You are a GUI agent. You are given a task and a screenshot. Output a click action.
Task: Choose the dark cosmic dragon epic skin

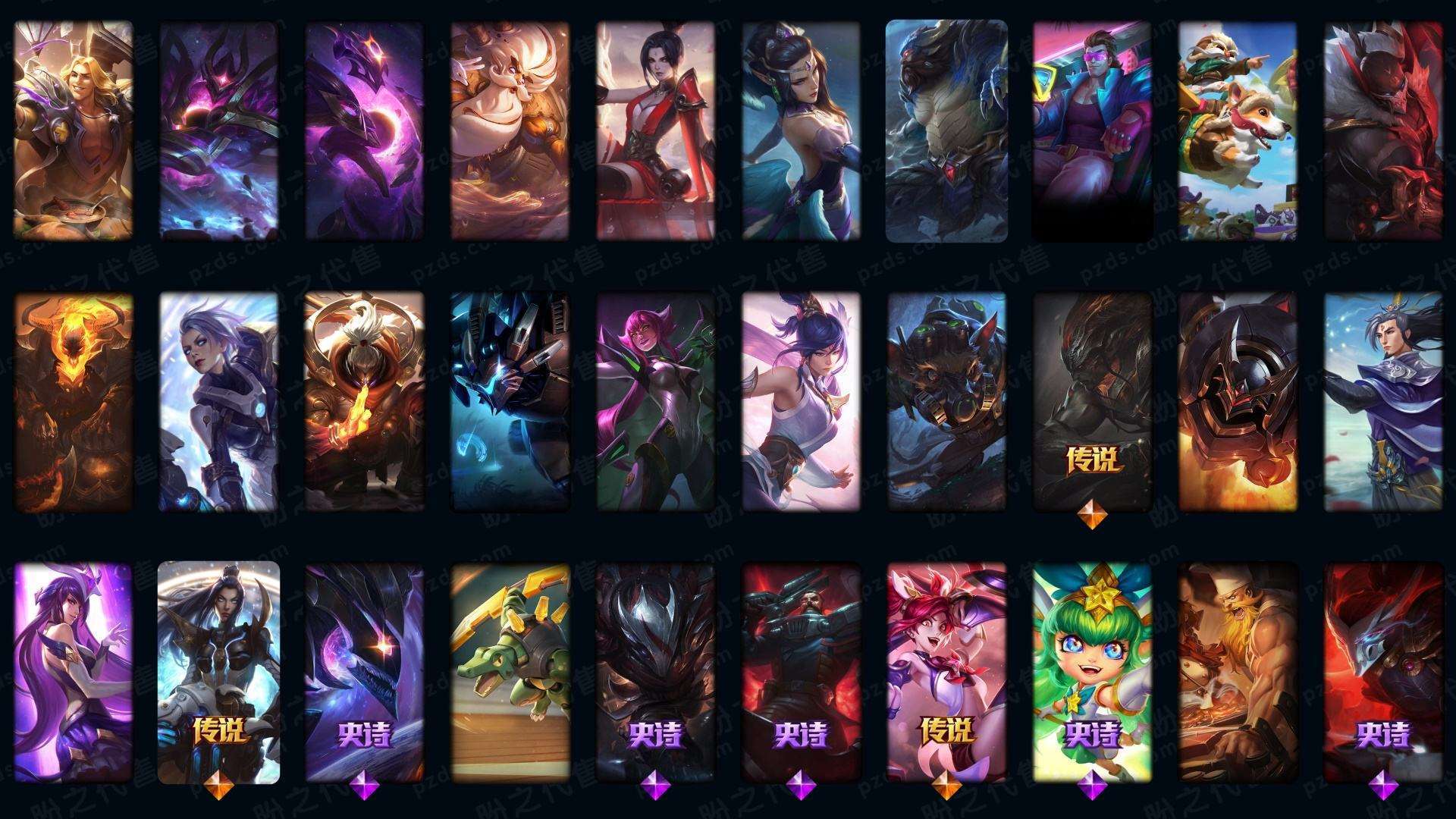pyautogui.click(x=364, y=672)
